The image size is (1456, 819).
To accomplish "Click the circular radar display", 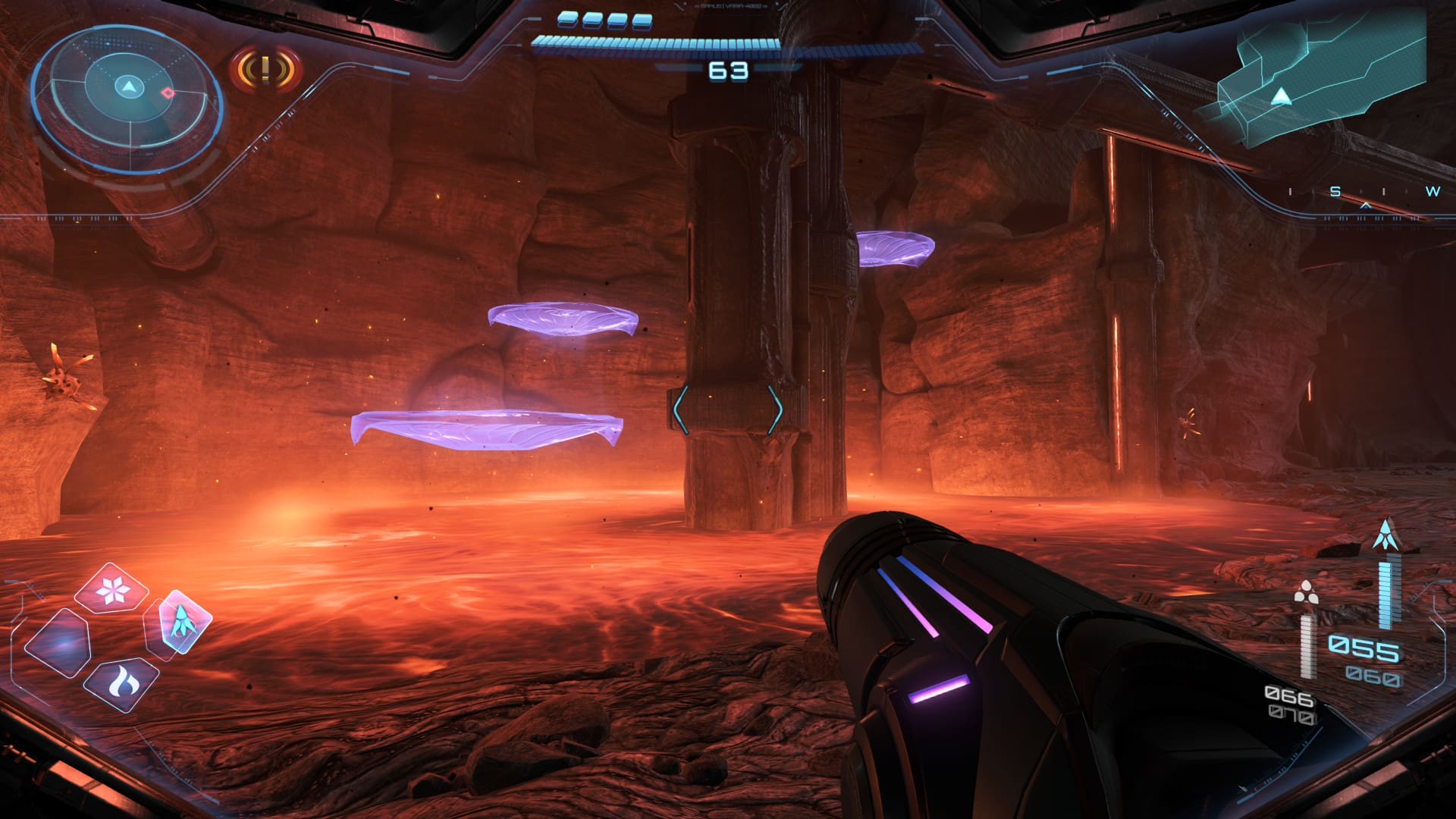I will coord(127,99).
